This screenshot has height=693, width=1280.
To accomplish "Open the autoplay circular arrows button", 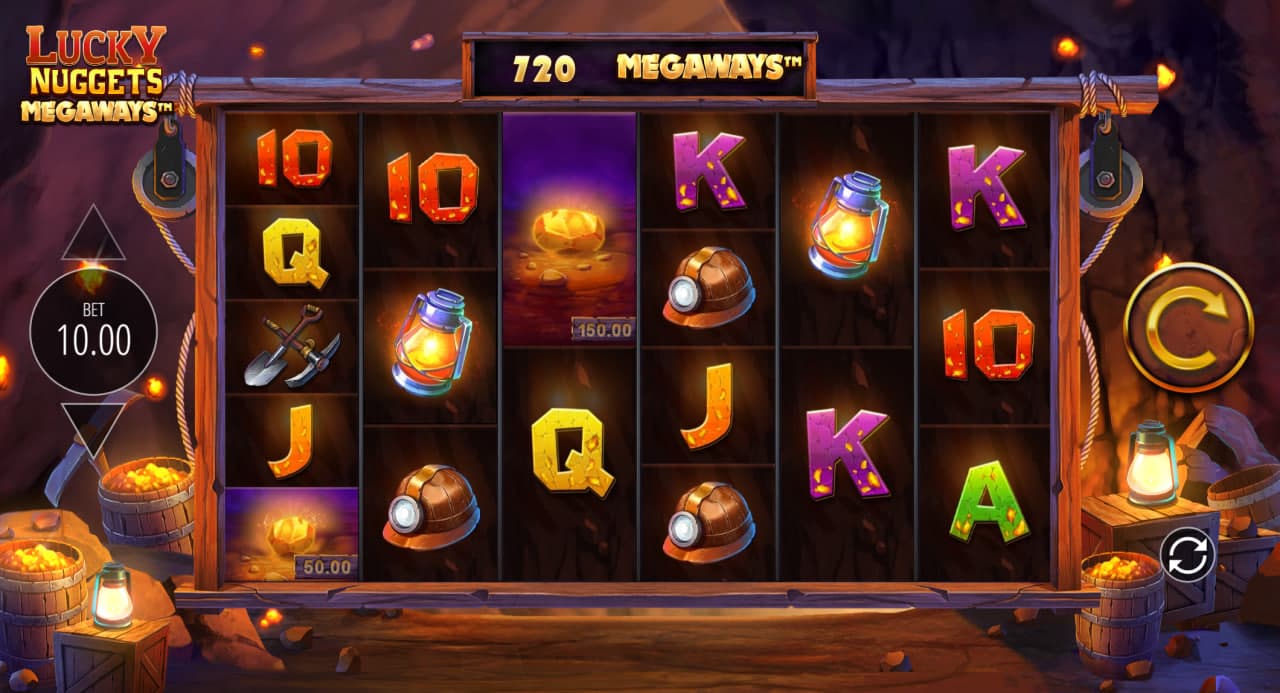I will coord(1187,553).
